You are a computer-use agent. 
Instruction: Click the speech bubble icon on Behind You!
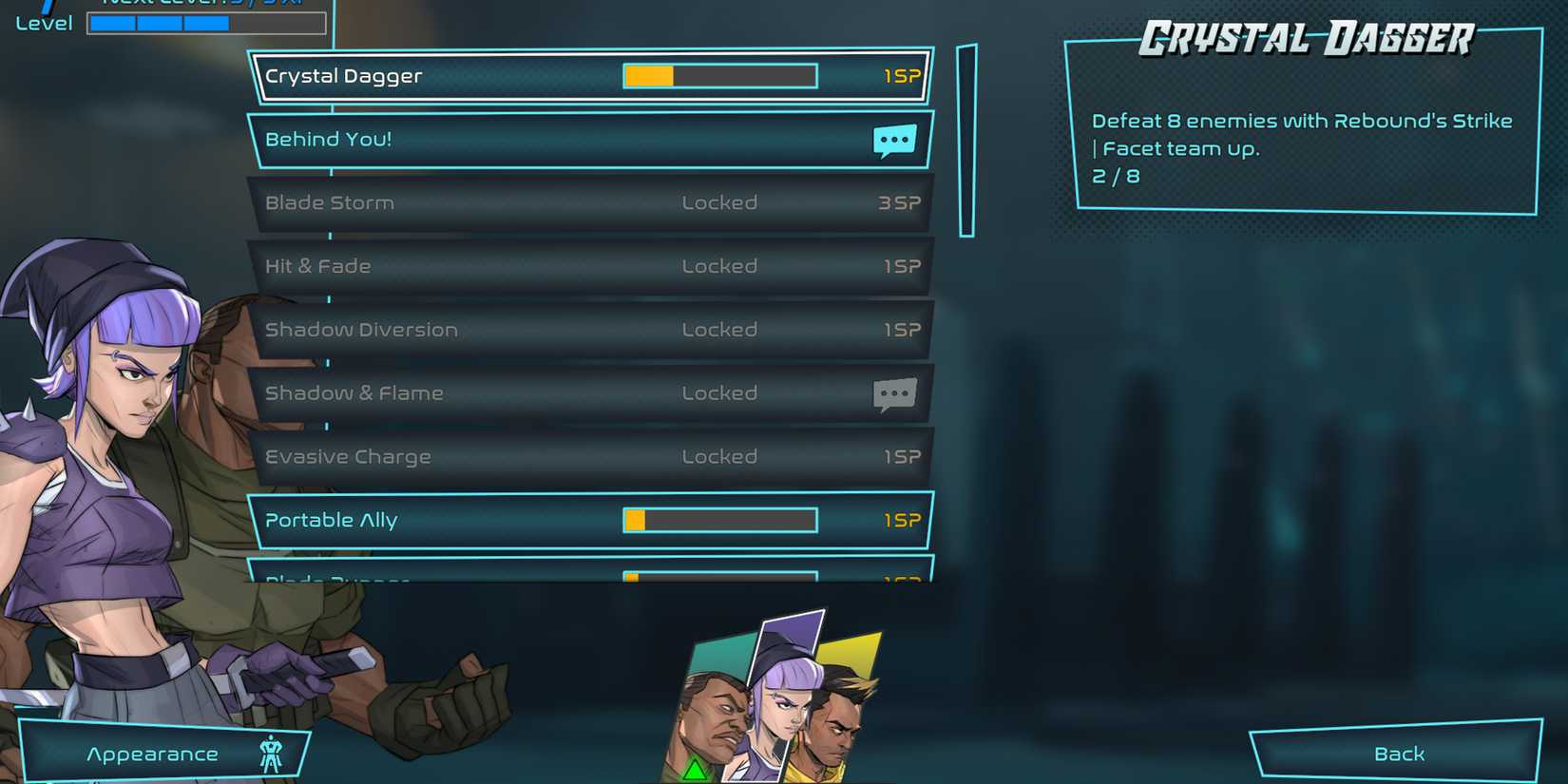coord(894,139)
